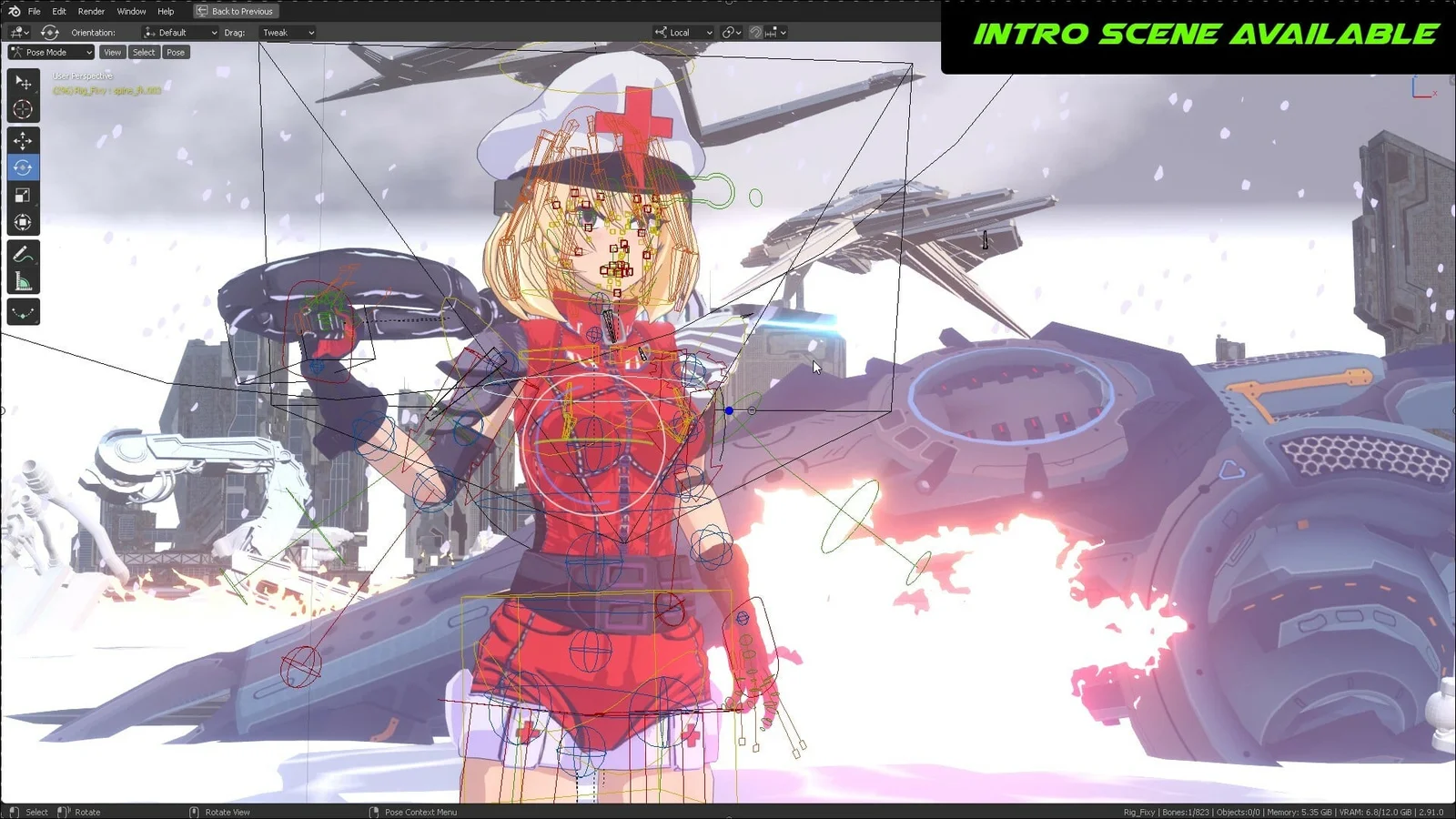Choose the 3D Cursor tool
This screenshot has height=819, width=1456.
pyautogui.click(x=24, y=110)
